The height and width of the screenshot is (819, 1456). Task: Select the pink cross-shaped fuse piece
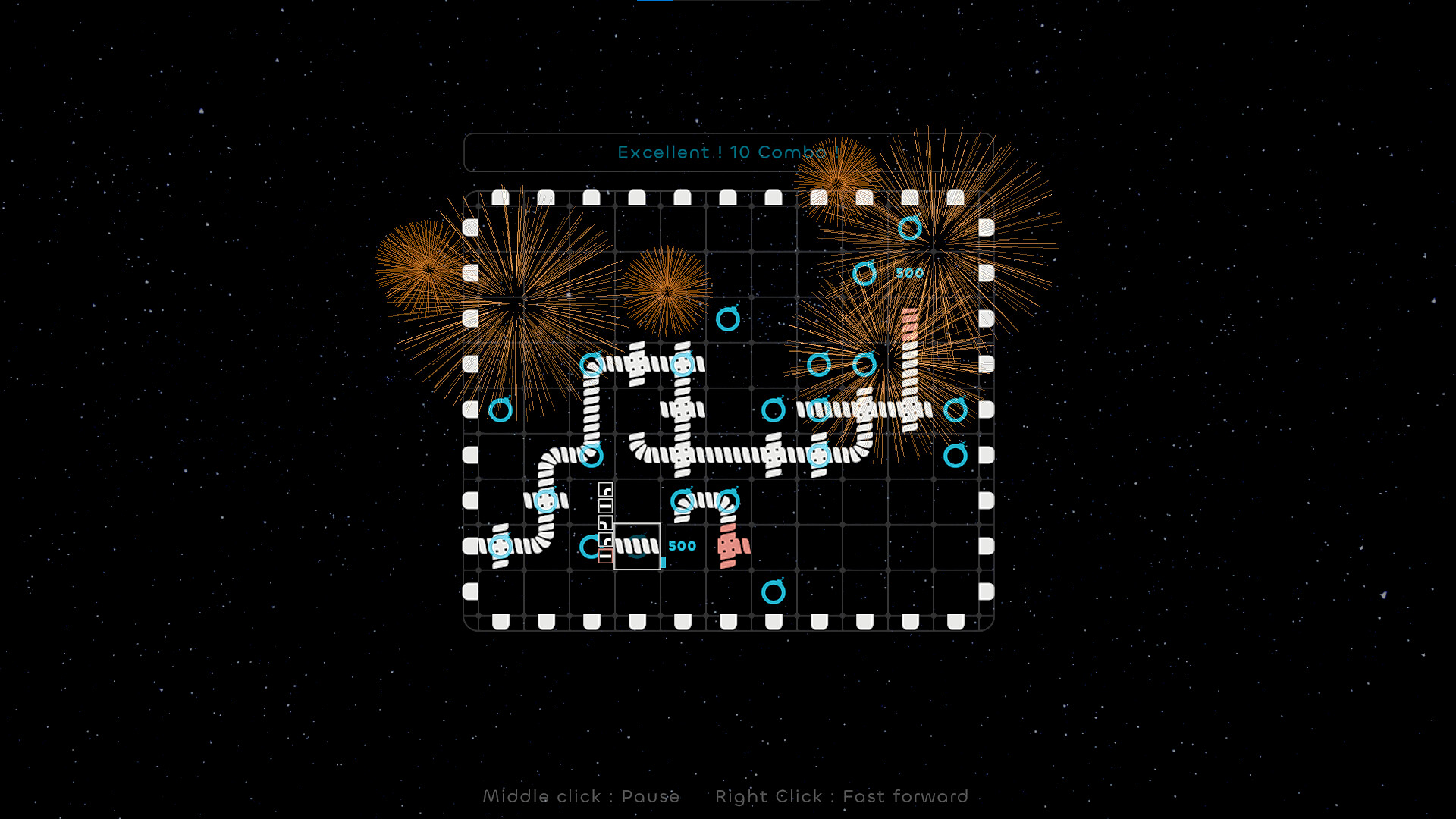(x=729, y=546)
